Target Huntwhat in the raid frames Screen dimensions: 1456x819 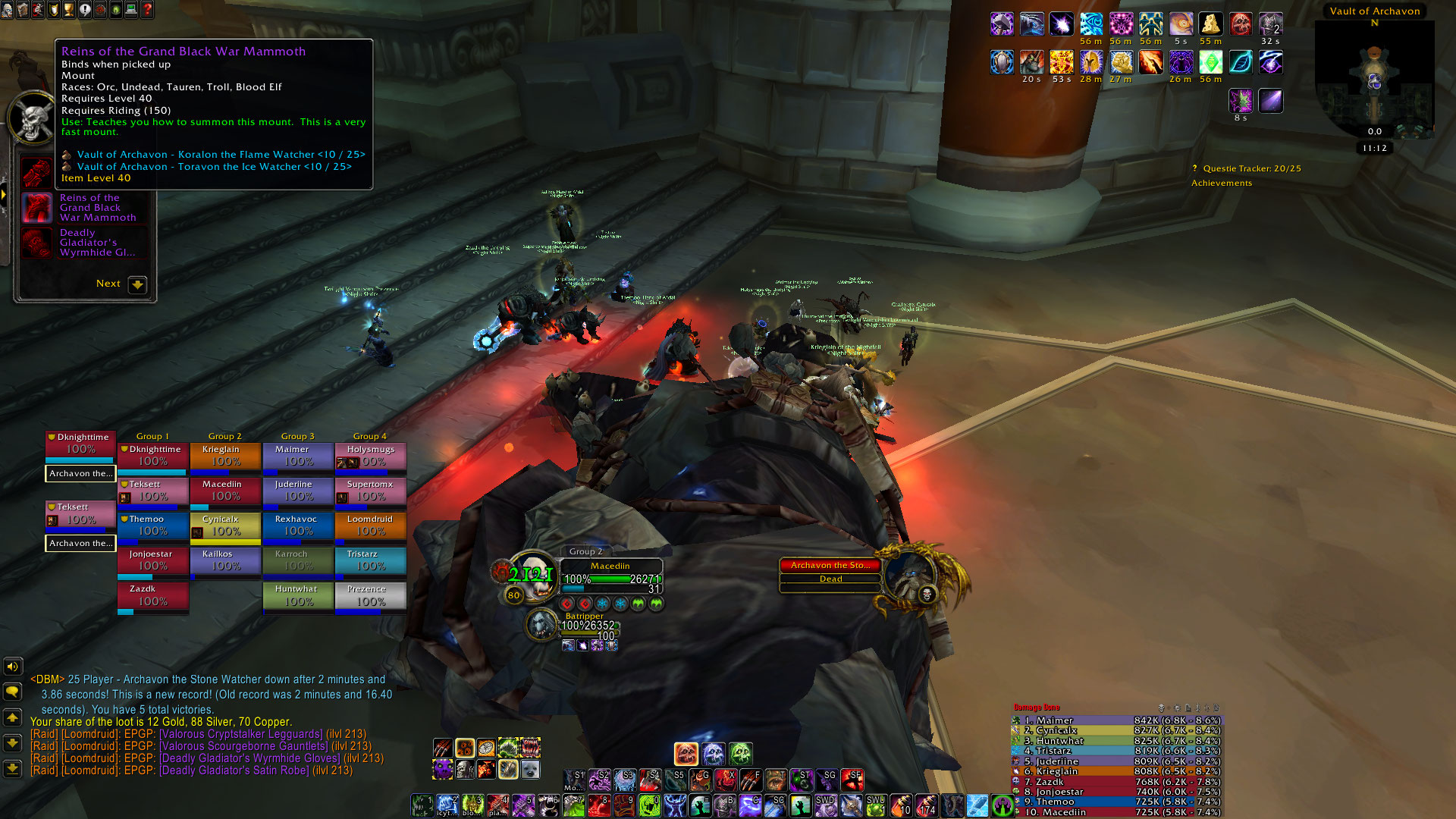(x=297, y=595)
